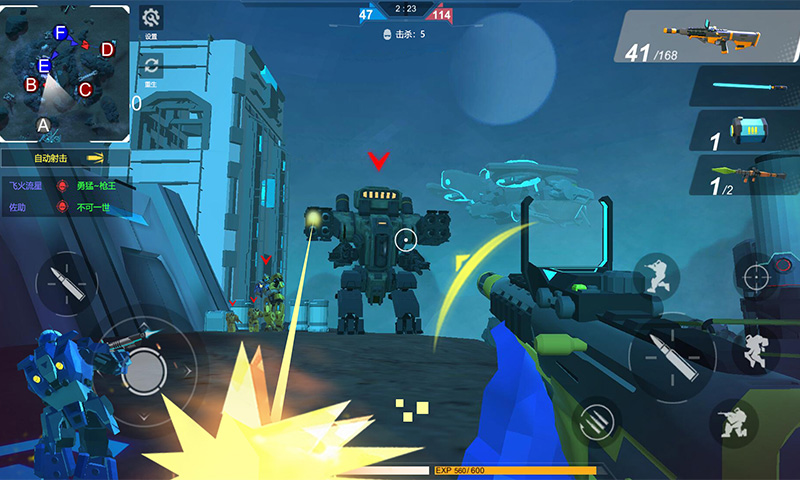Touch the movement joystick knob

(x=147, y=372)
